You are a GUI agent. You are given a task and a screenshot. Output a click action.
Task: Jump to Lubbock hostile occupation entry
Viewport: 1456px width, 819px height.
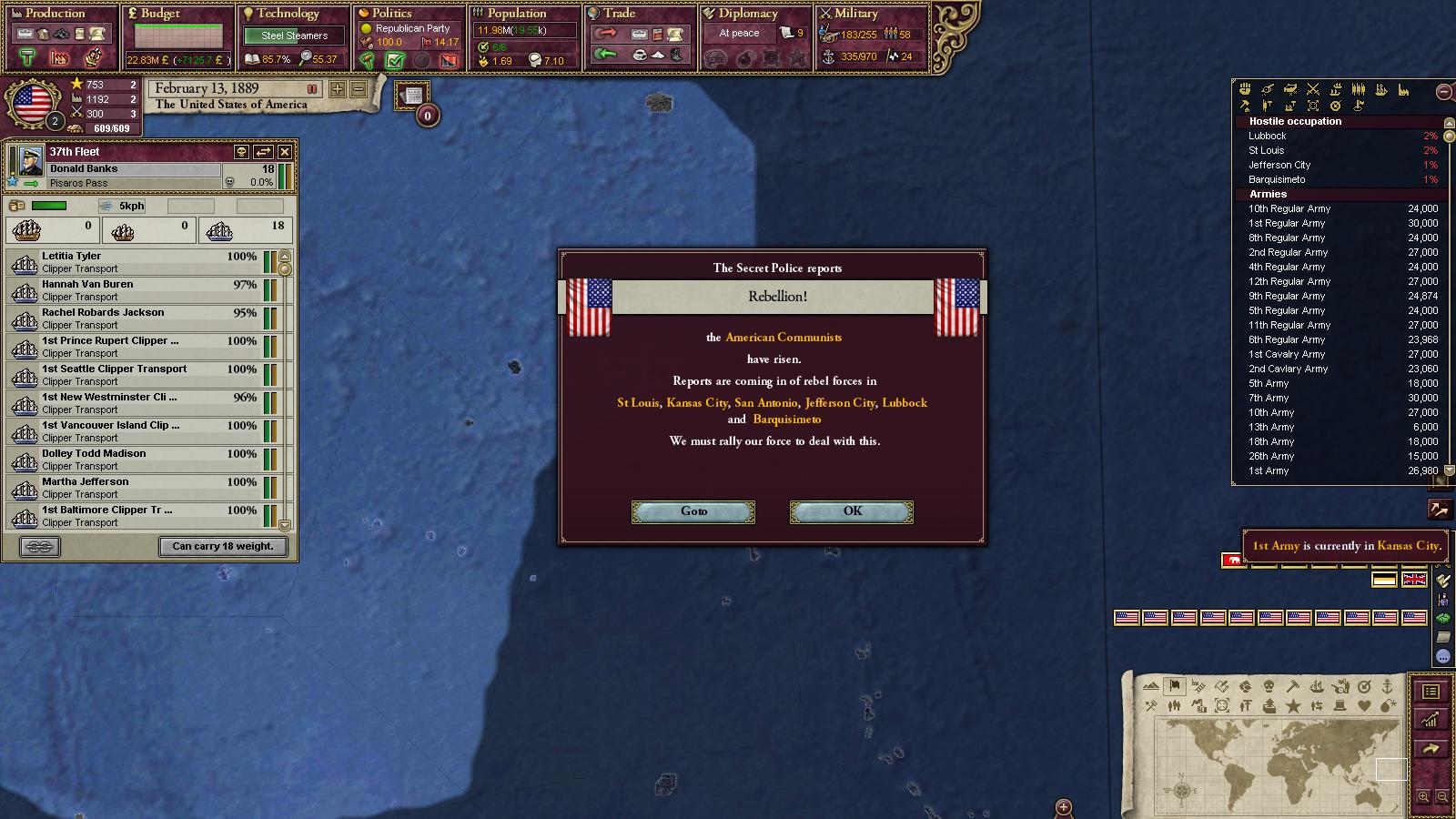click(1268, 136)
